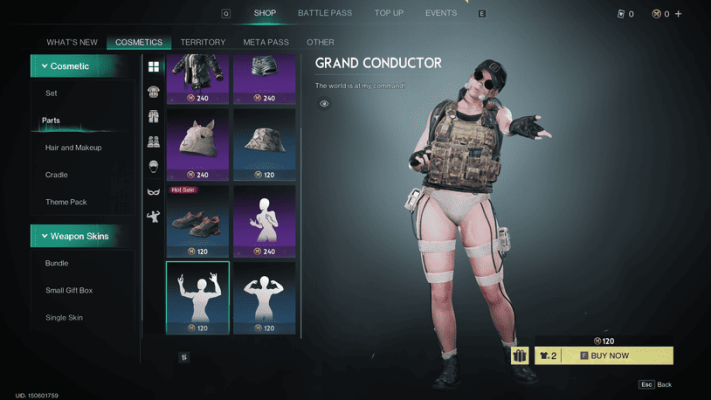
Task: Pick the Hot Sale sneakers item
Action: [197, 218]
